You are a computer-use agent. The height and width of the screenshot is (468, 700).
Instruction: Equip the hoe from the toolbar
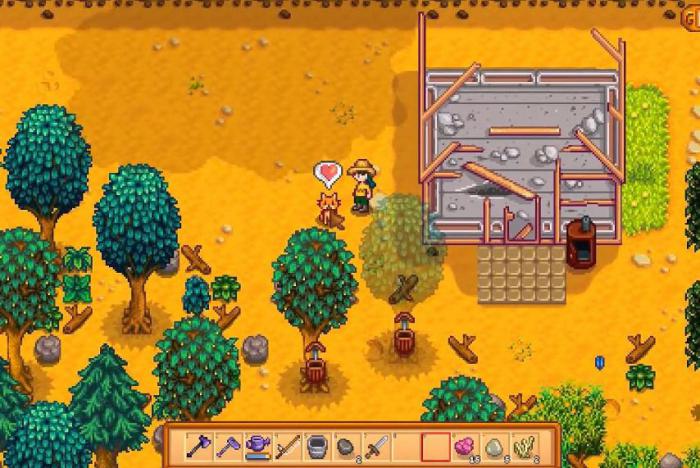(229, 445)
